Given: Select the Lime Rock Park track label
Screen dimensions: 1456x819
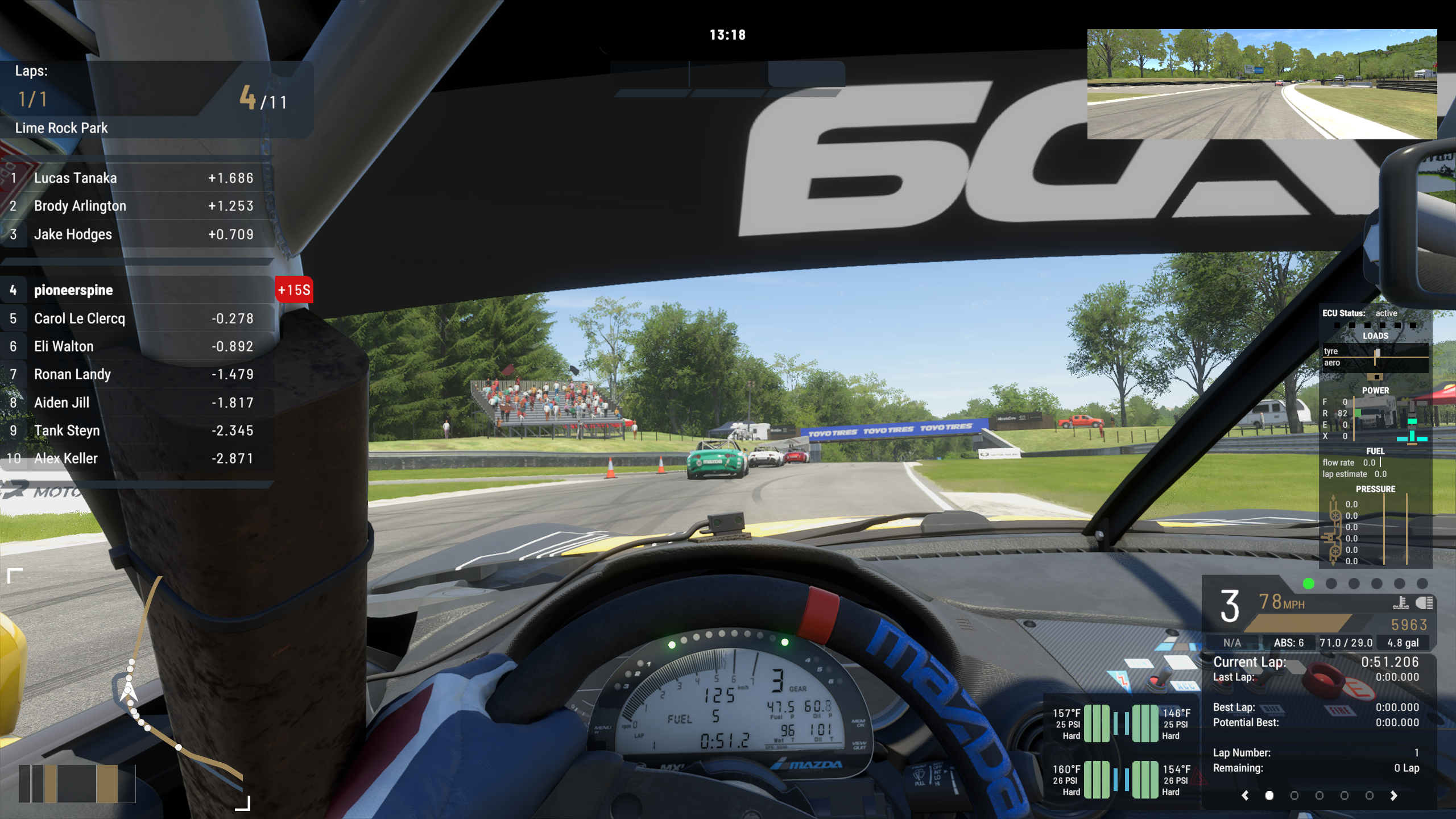Looking at the screenshot, I should (x=61, y=128).
